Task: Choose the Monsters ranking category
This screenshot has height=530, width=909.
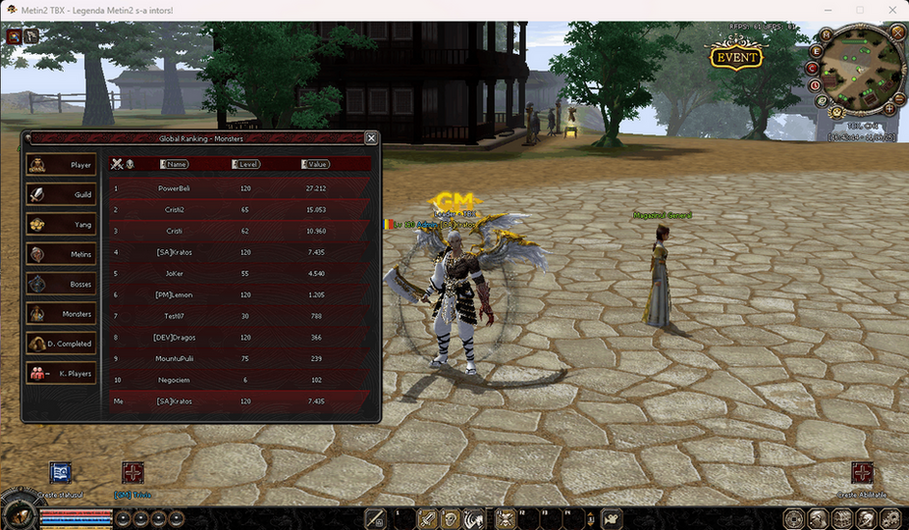Action: [x=62, y=314]
